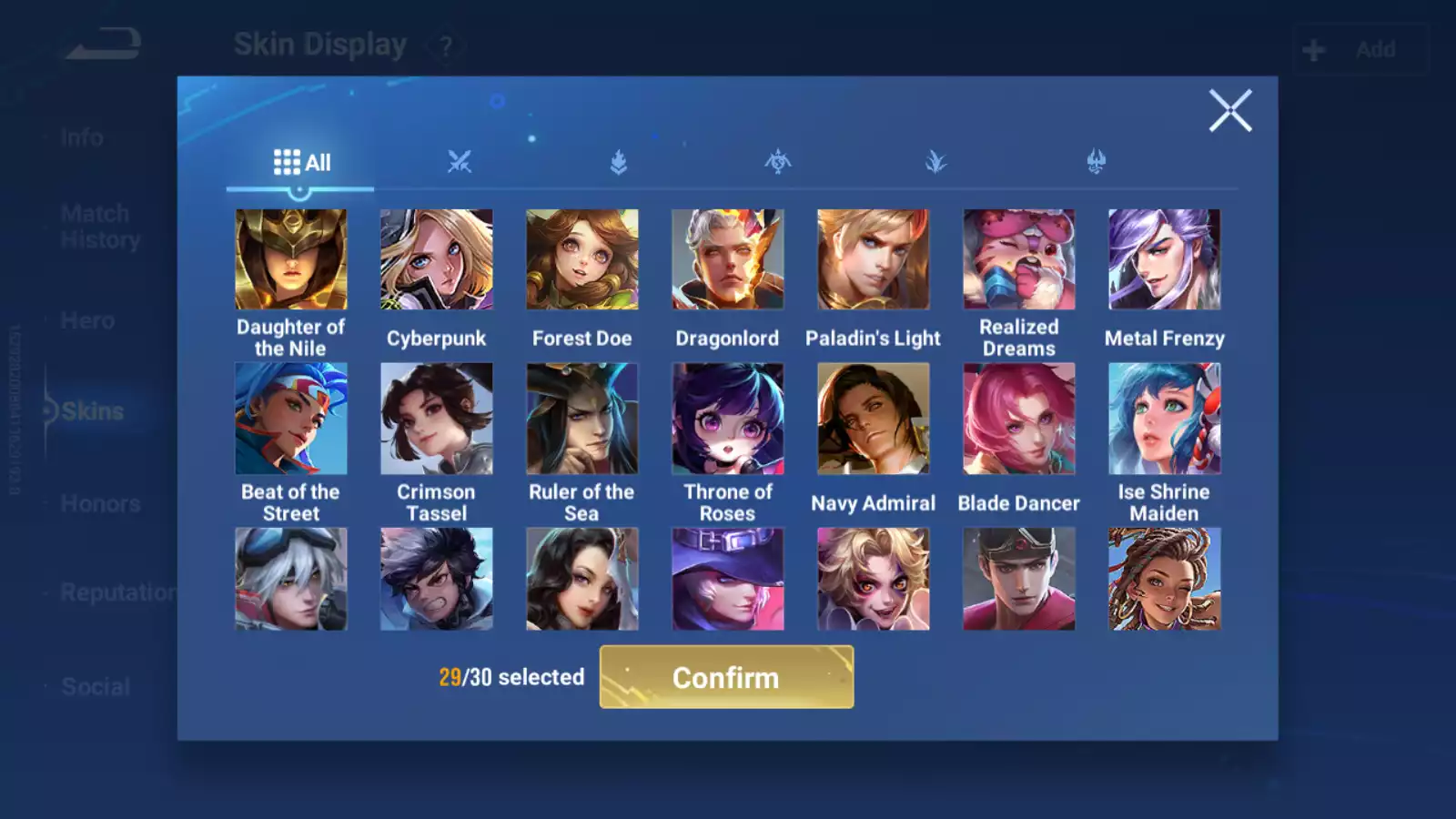Screen dimensions: 1456x819
Task: Open the crossed swords category tab
Action: point(460,163)
